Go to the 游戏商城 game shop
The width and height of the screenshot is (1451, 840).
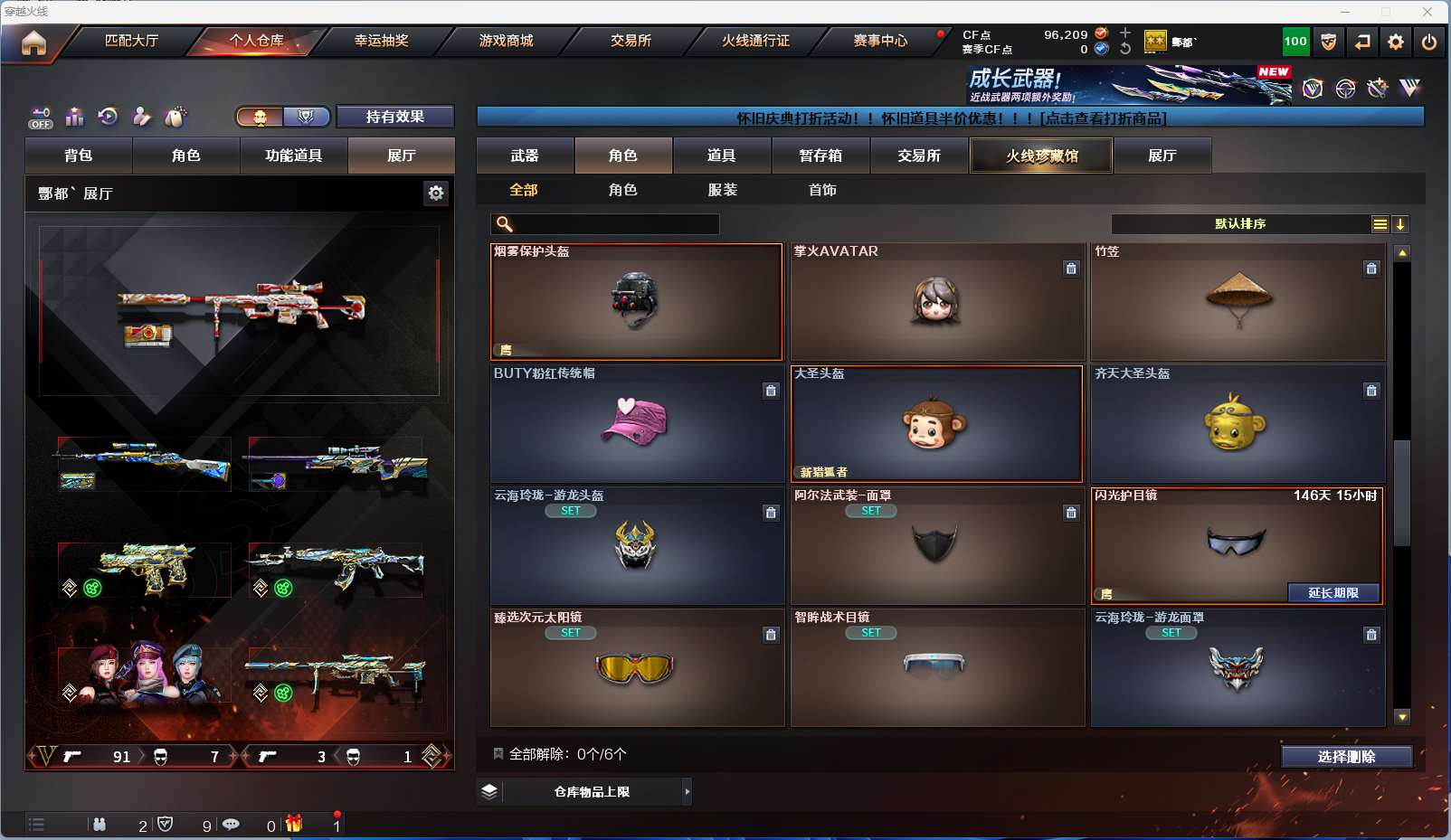coord(506,41)
